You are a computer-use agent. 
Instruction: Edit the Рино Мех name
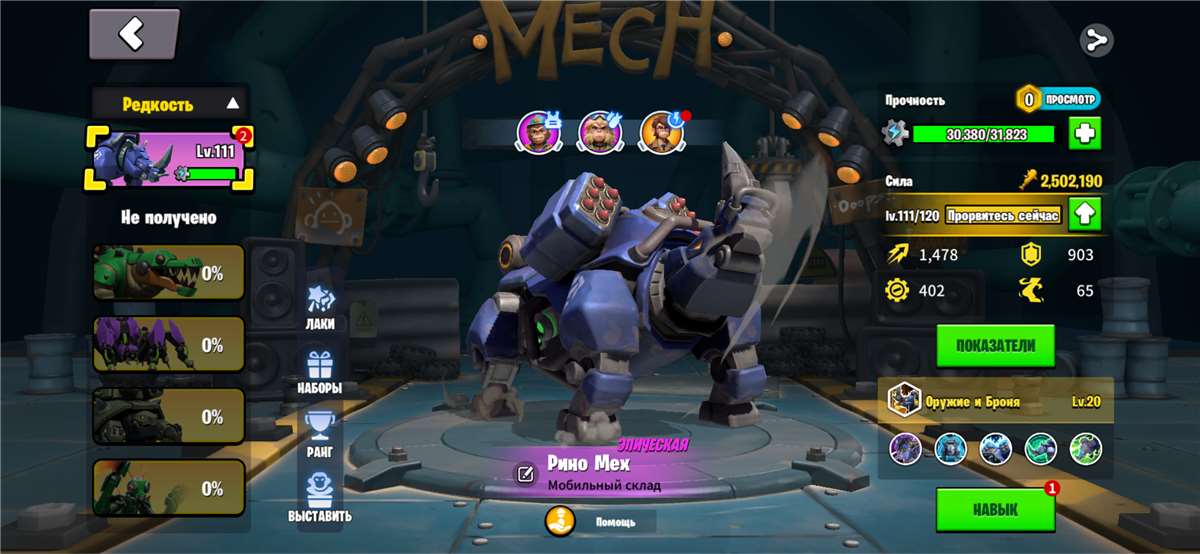(524, 474)
